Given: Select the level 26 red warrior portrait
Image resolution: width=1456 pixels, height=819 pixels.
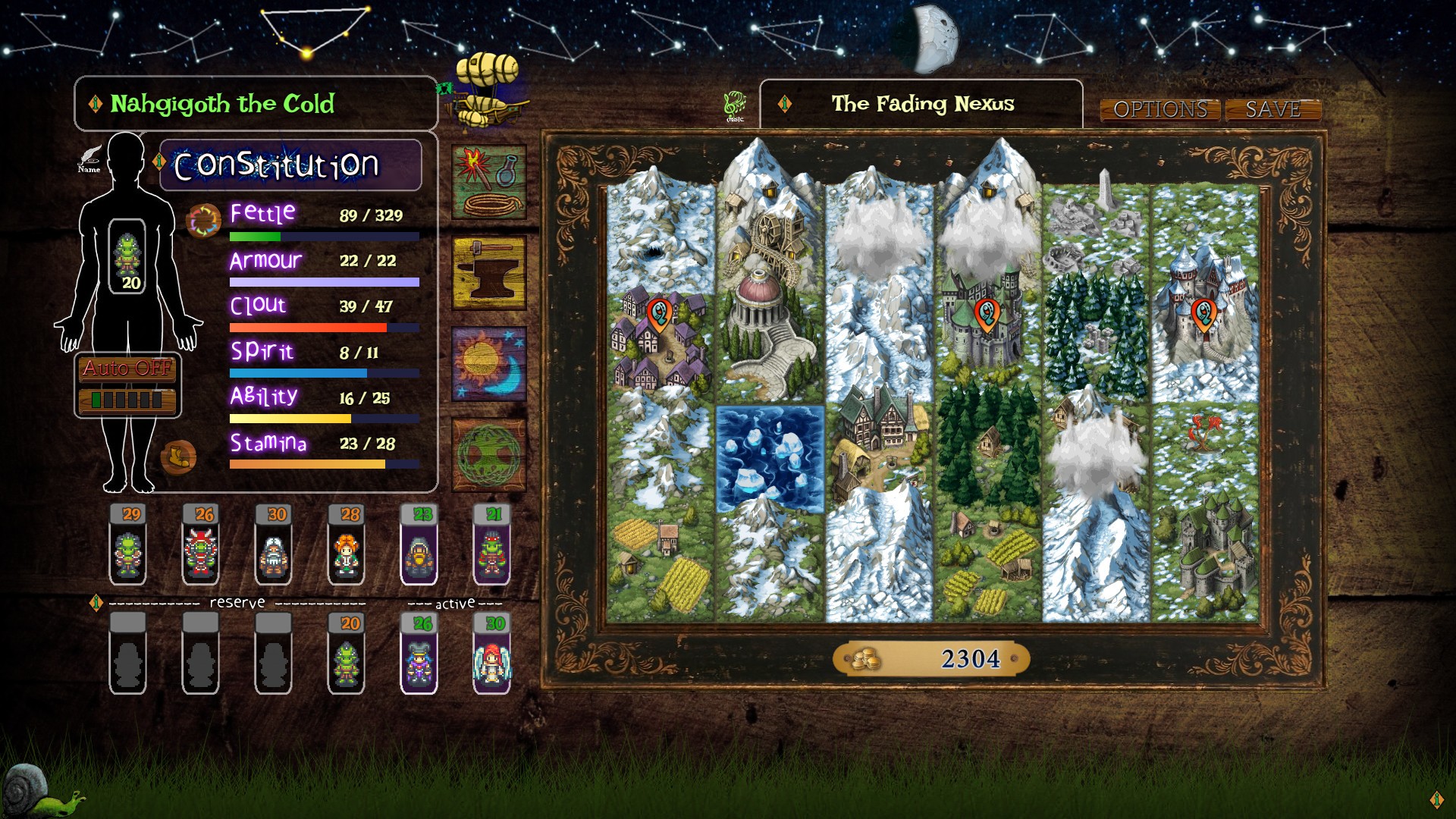Looking at the screenshot, I should [x=200, y=546].
